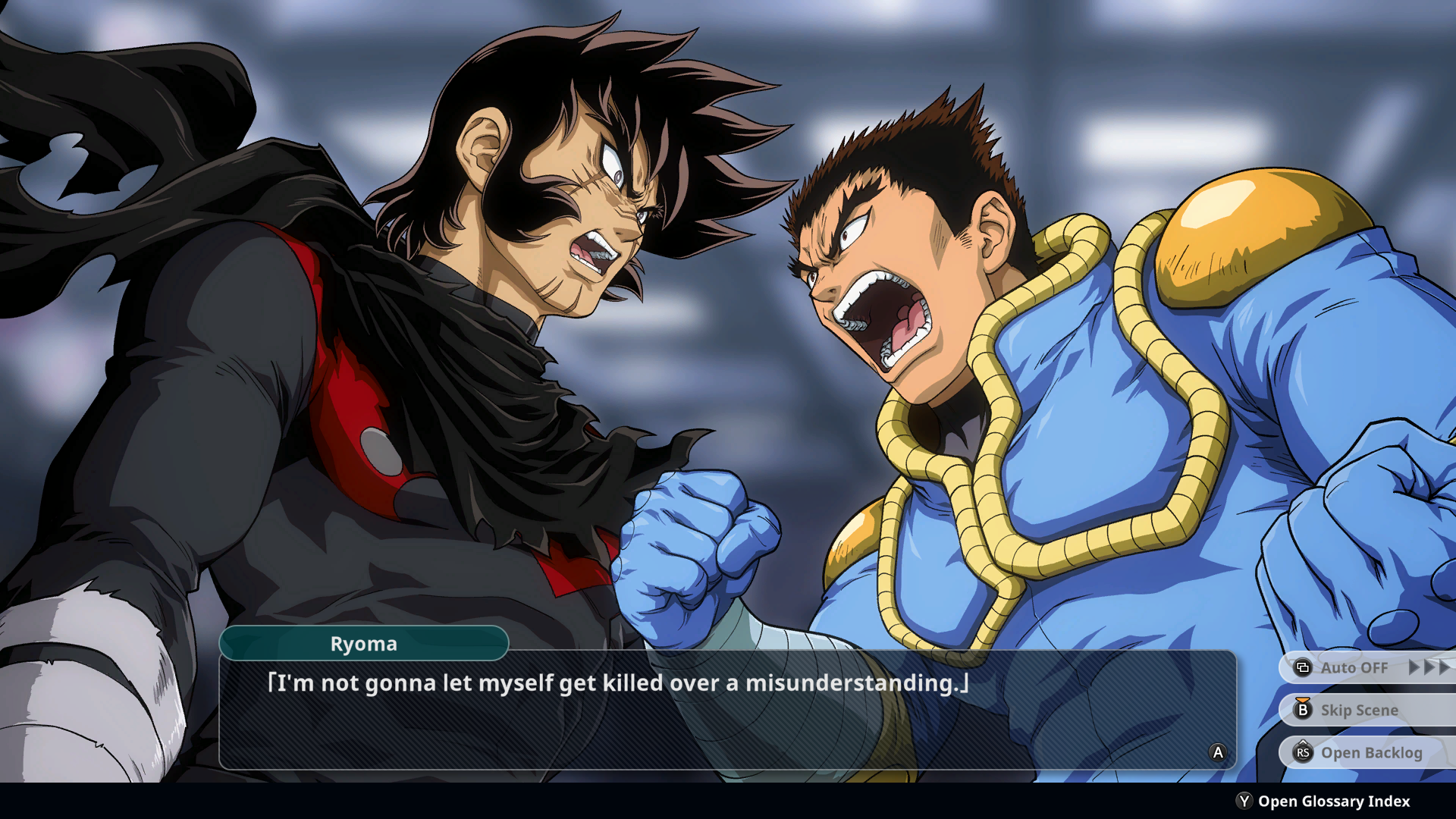
Task: Skip Scene using the side button
Action: click(x=1358, y=710)
